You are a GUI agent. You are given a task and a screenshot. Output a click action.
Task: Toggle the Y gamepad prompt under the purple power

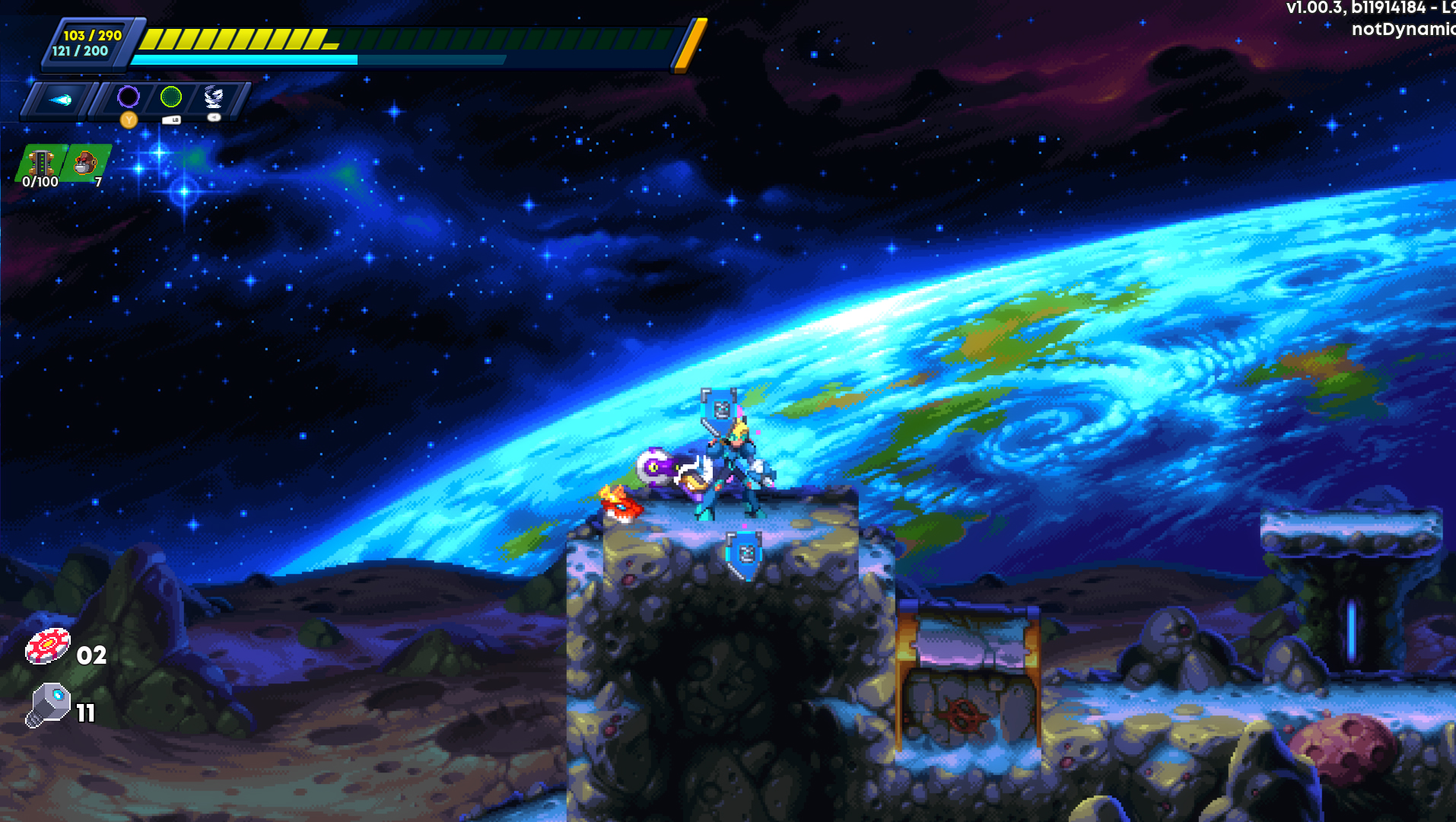point(128,119)
